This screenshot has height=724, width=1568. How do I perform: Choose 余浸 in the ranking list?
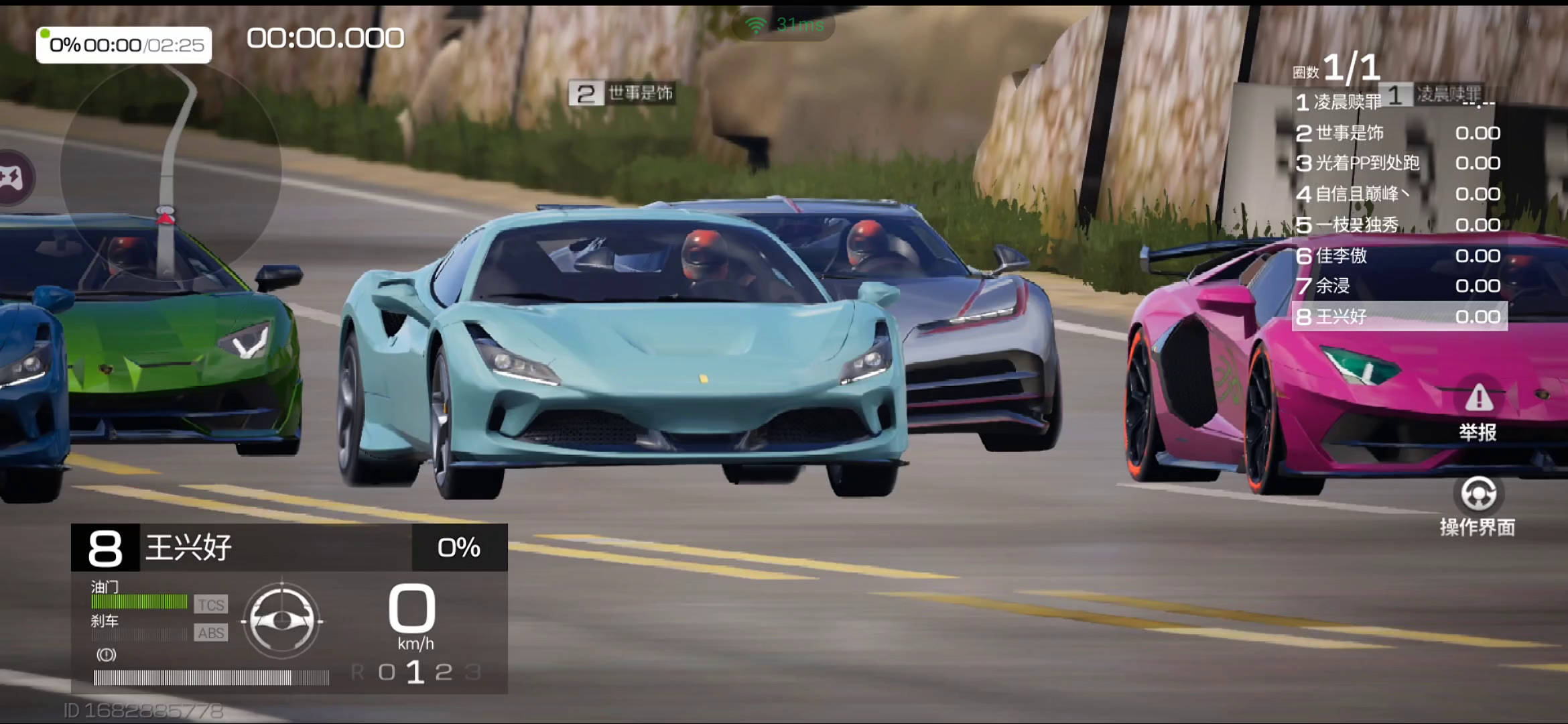pos(1397,286)
